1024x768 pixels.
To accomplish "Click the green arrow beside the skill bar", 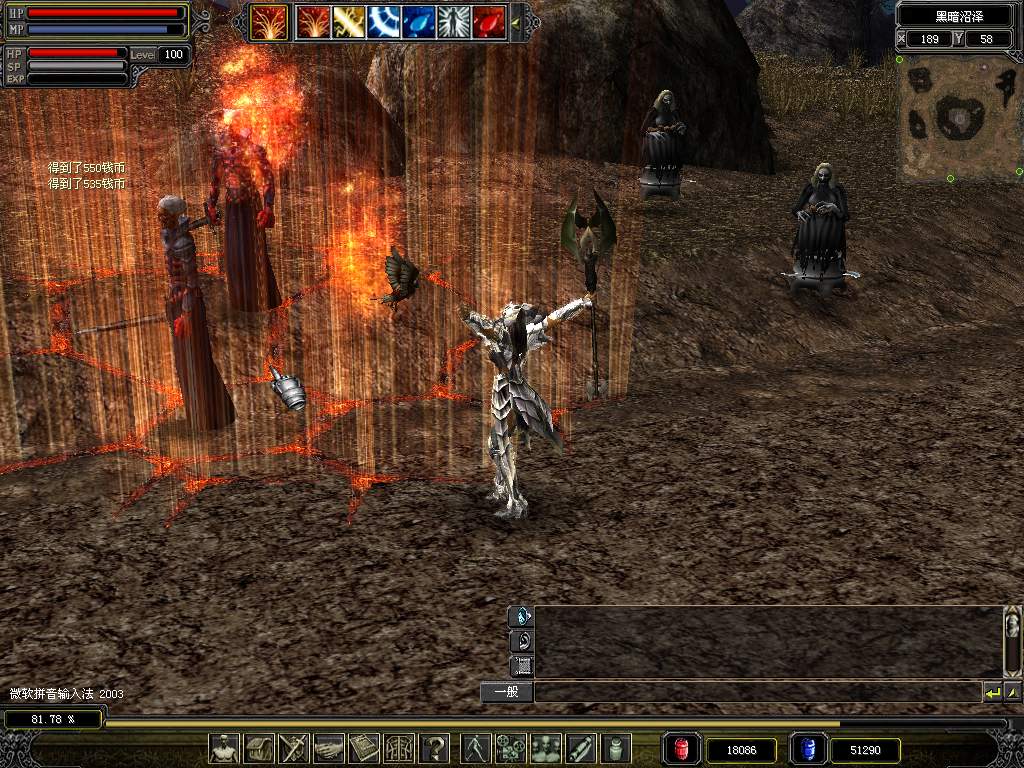I will (516, 21).
